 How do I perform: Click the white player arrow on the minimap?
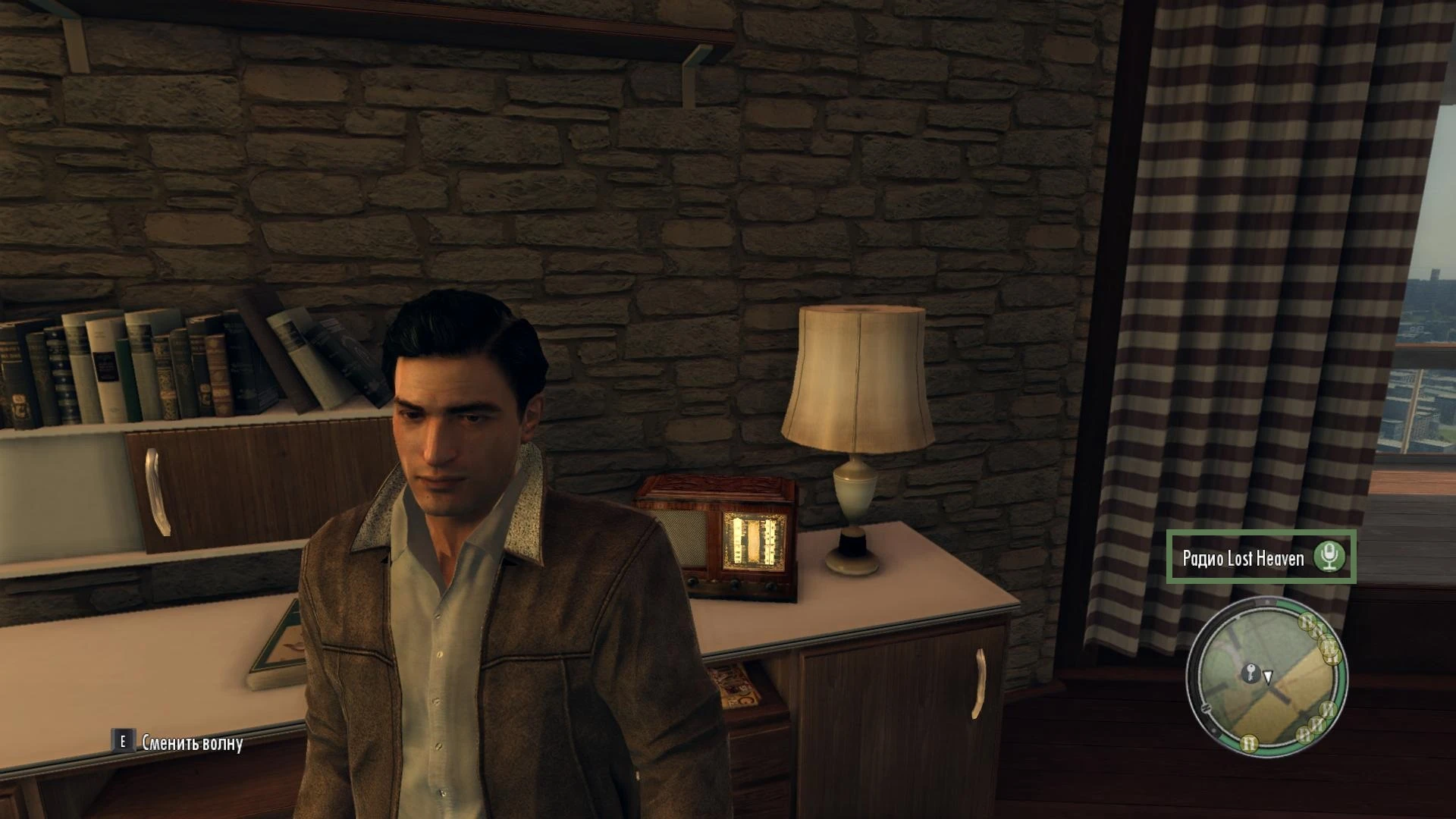(1268, 676)
